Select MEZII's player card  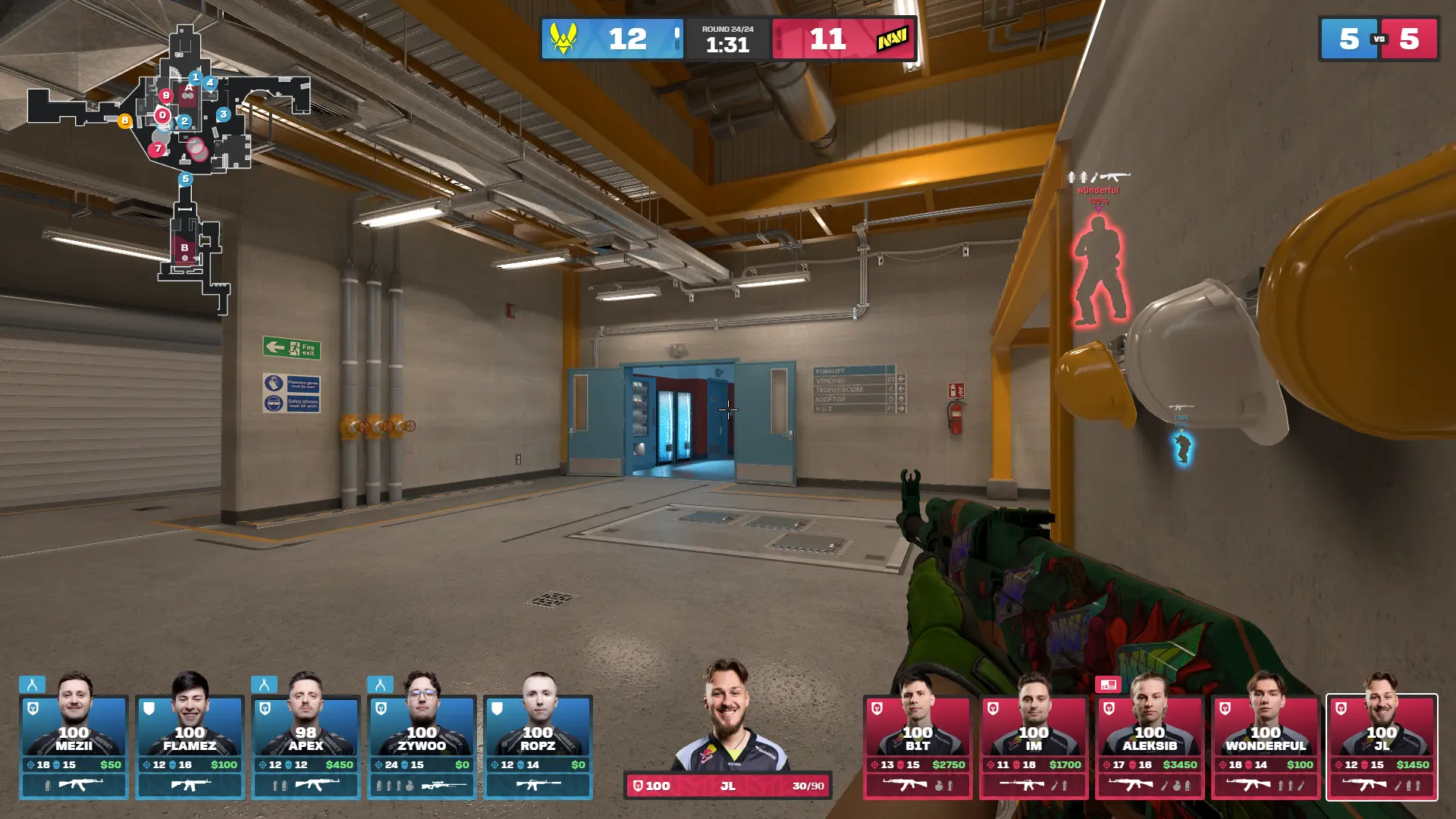tap(74, 747)
